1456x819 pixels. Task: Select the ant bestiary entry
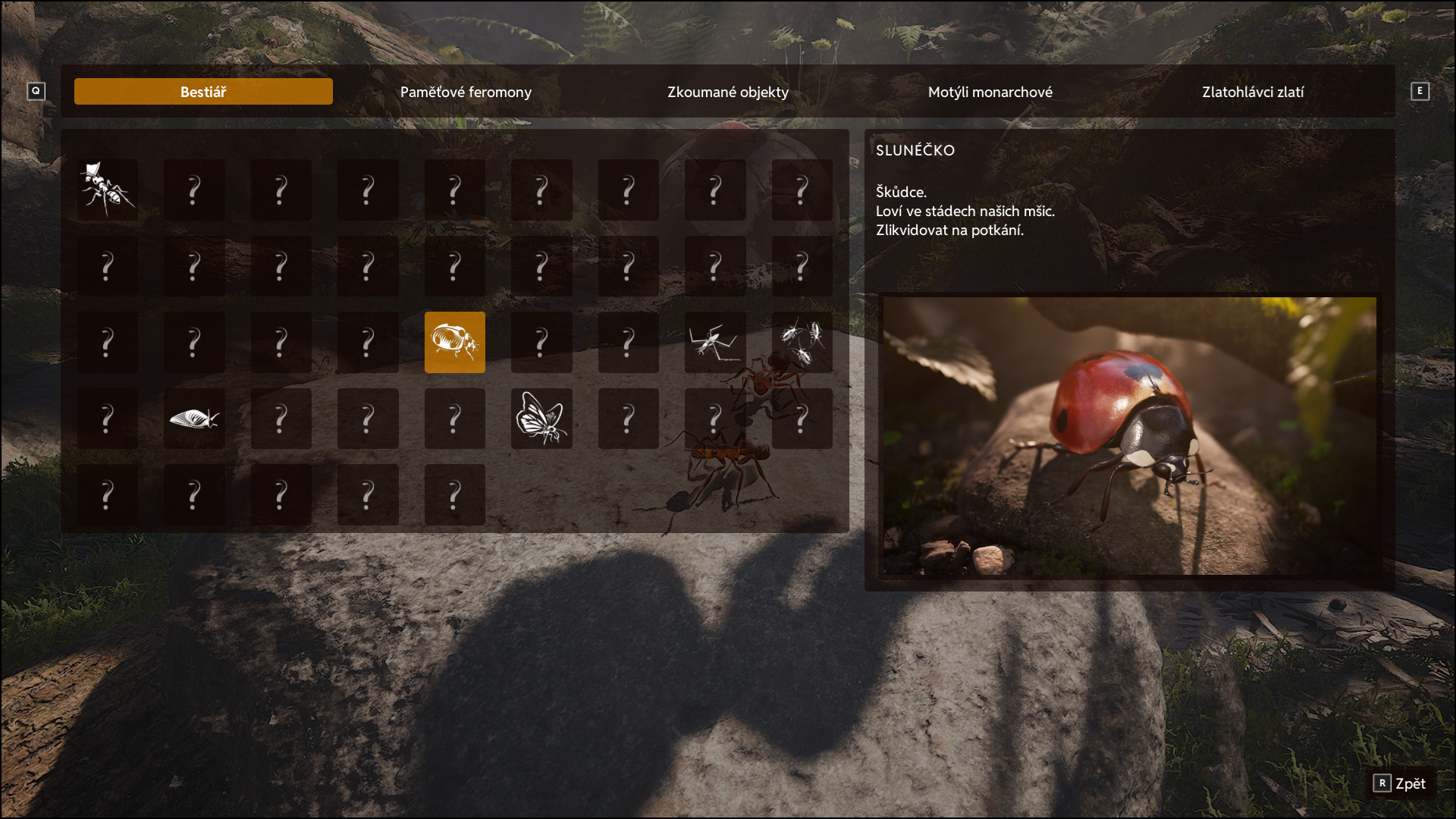[x=108, y=190]
